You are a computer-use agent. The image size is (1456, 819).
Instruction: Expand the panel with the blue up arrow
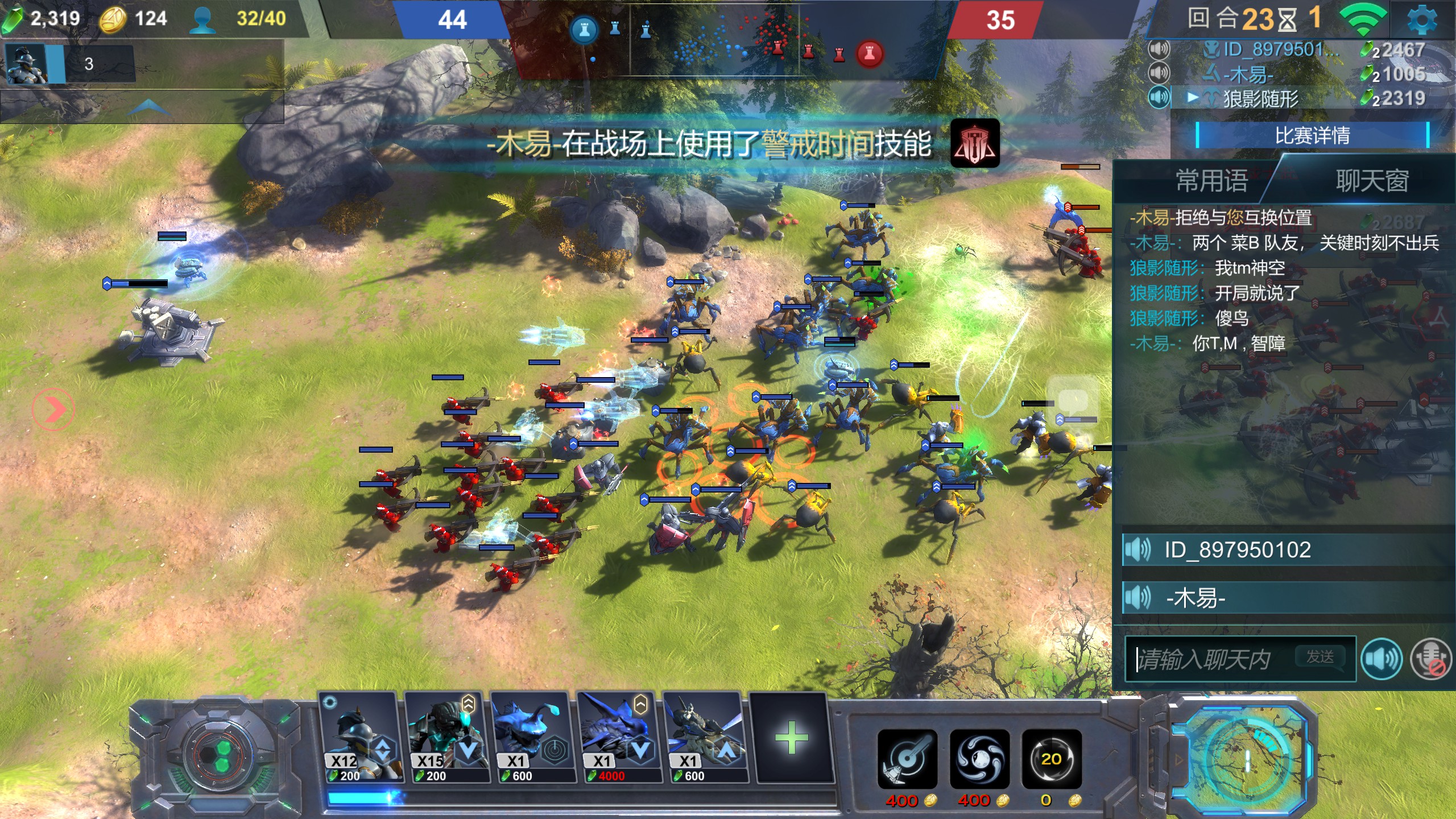148,106
